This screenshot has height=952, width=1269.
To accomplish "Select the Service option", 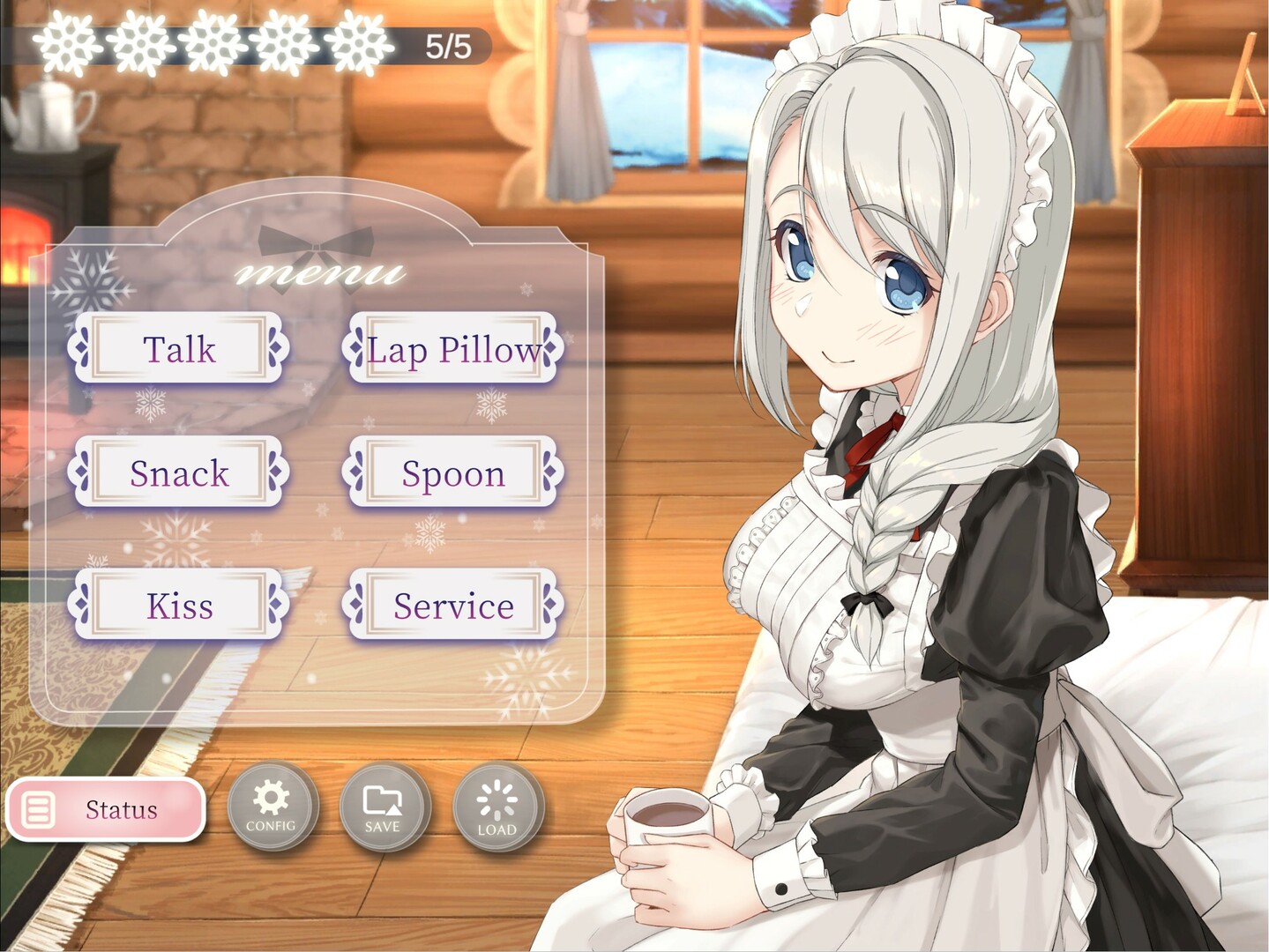I will coord(454,606).
